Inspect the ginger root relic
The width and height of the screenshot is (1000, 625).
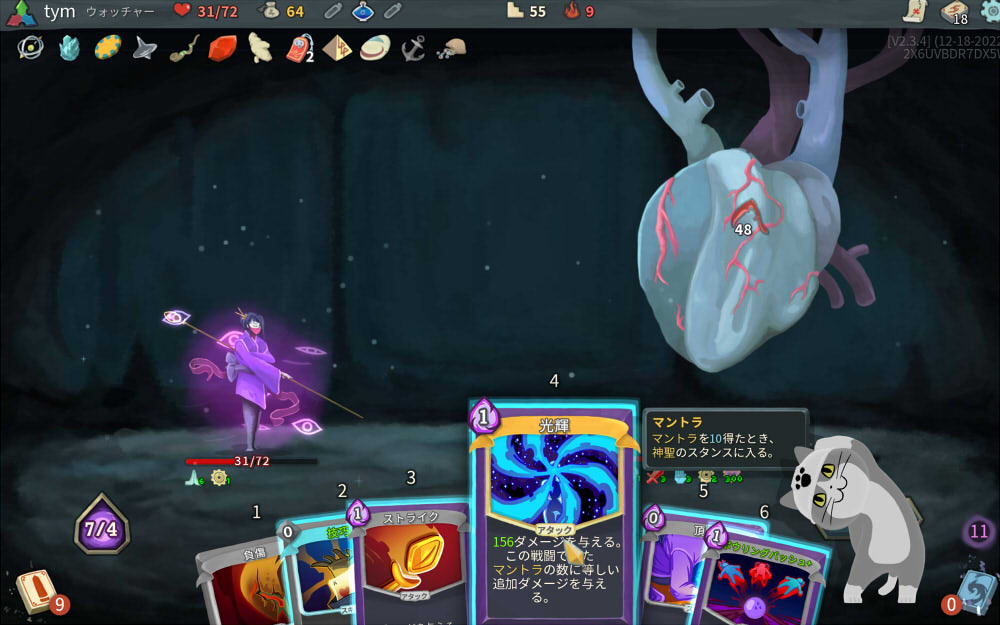tap(260, 48)
